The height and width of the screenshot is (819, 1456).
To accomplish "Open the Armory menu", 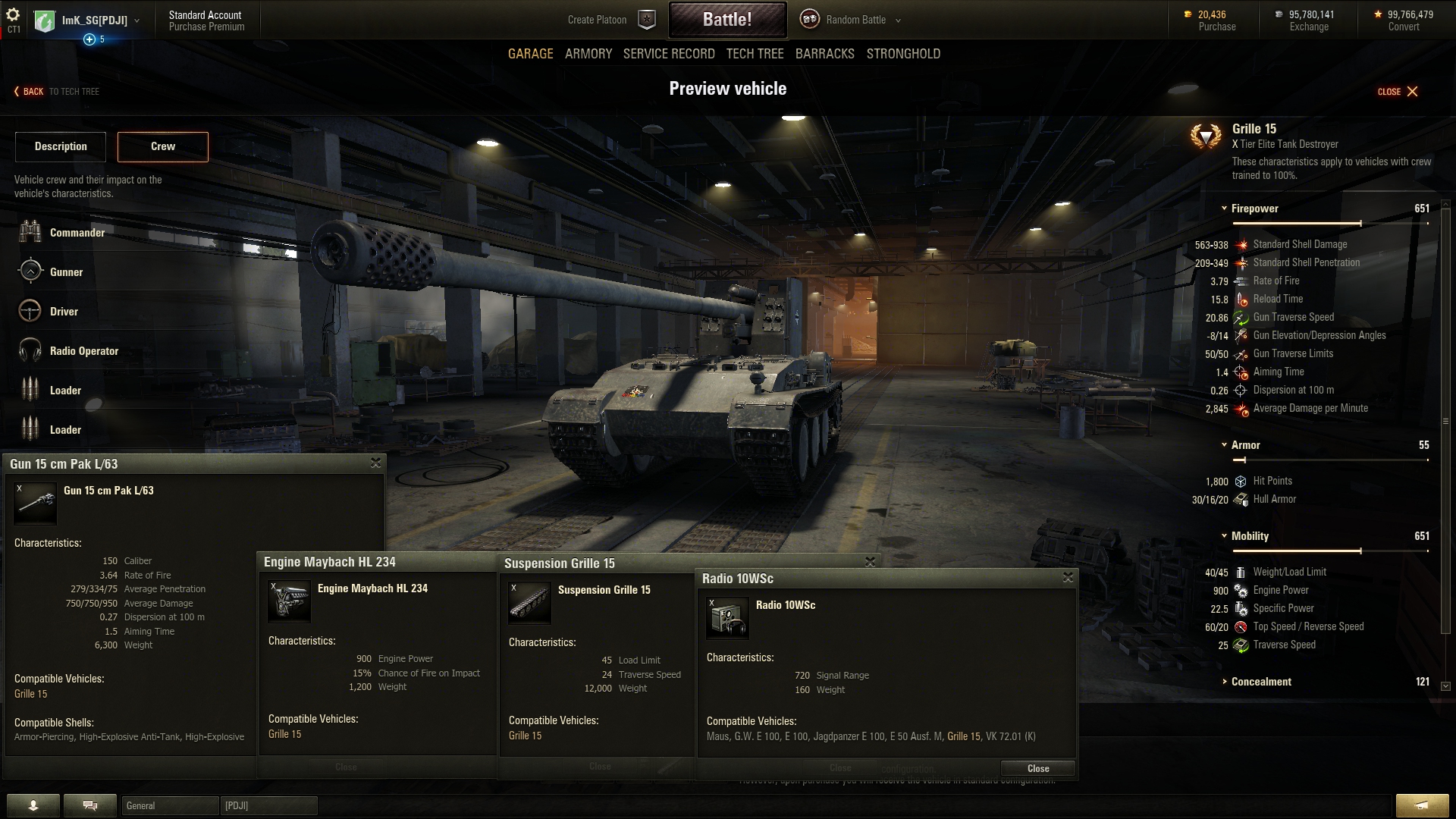I will coord(588,54).
